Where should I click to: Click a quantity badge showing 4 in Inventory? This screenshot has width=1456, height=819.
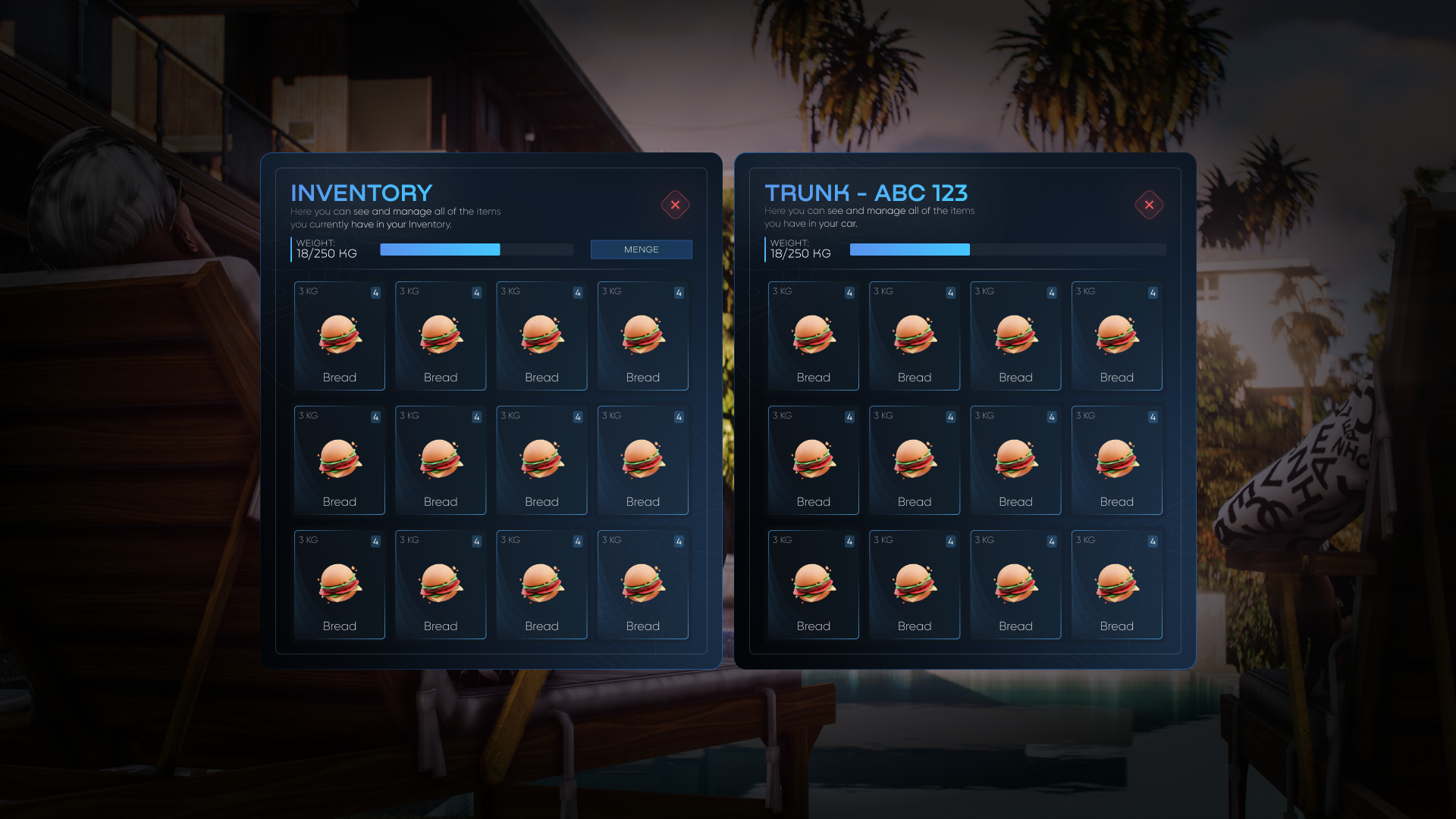pyautogui.click(x=375, y=292)
